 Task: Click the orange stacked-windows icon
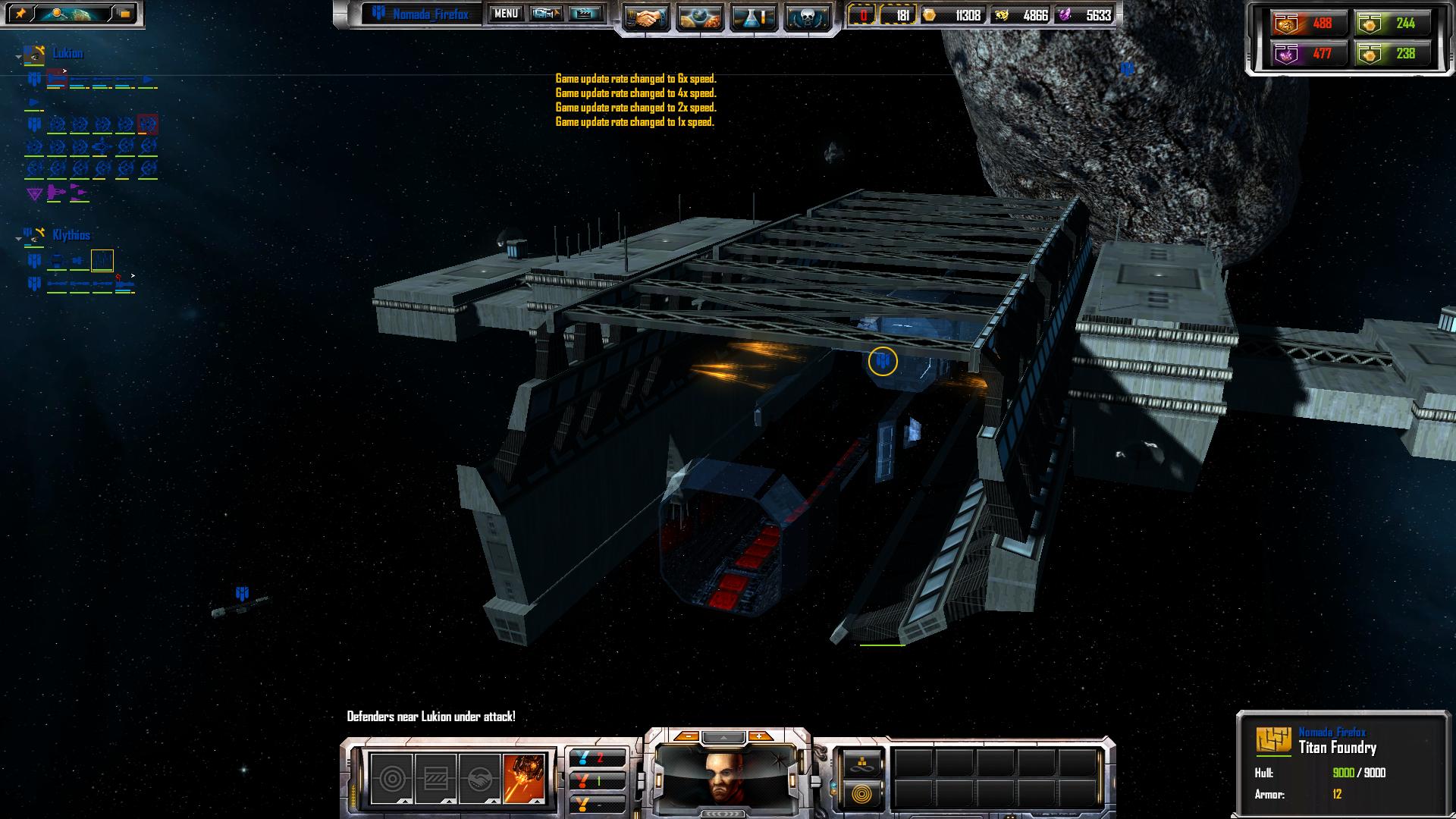[x=125, y=14]
